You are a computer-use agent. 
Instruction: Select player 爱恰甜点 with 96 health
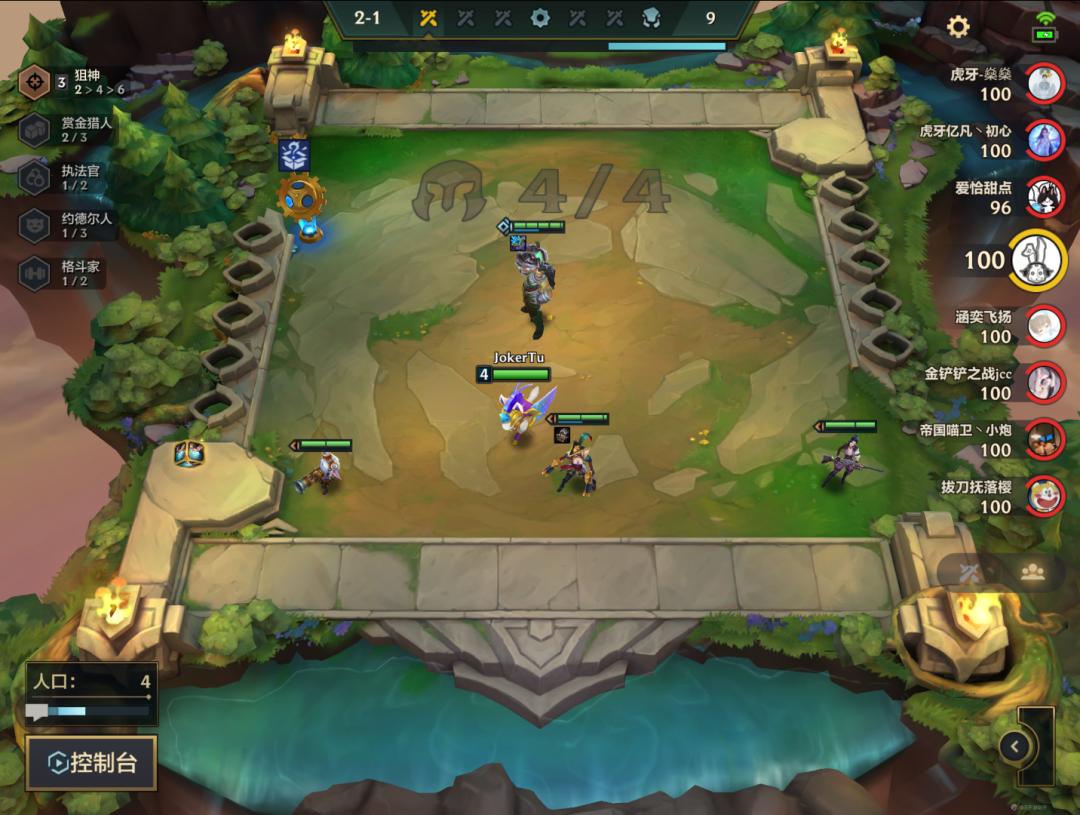click(1045, 197)
